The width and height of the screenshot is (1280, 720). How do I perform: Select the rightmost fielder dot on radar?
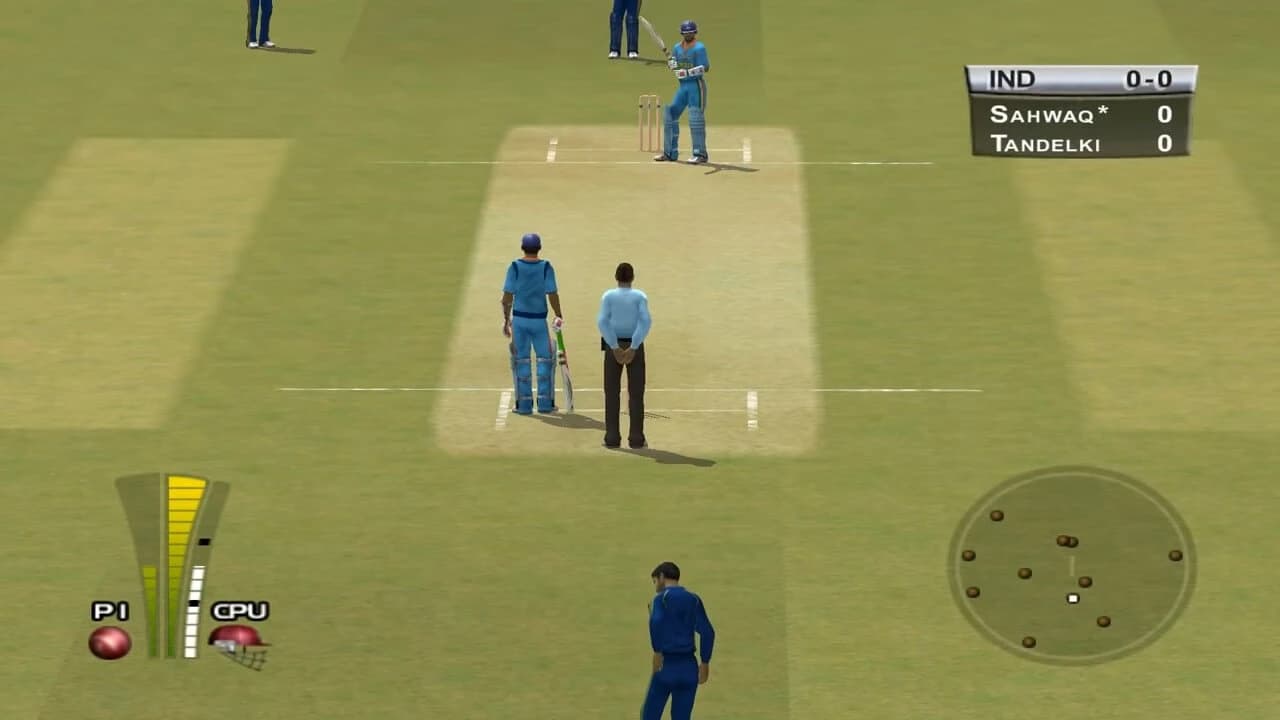coord(1175,556)
